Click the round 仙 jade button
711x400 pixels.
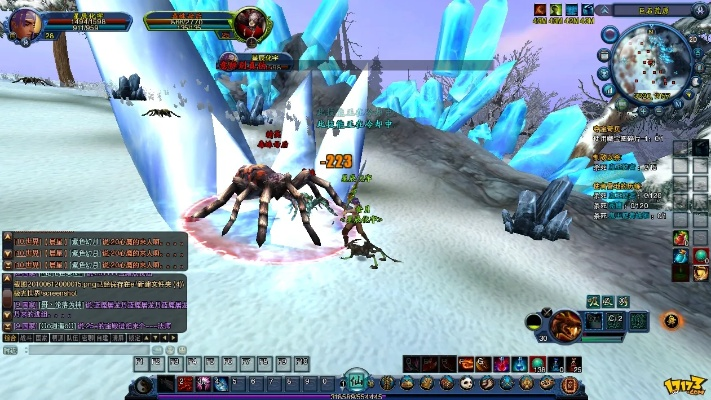[x=357, y=381]
